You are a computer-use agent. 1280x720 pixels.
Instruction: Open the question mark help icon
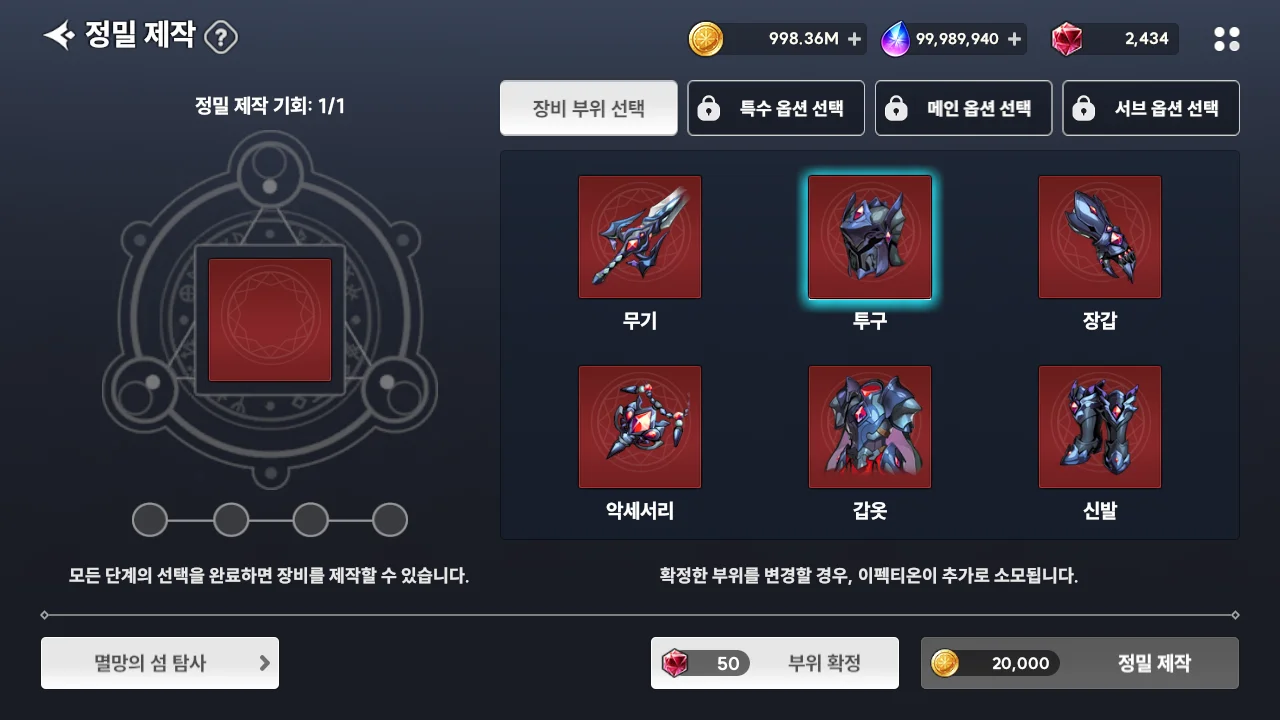pos(221,38)
